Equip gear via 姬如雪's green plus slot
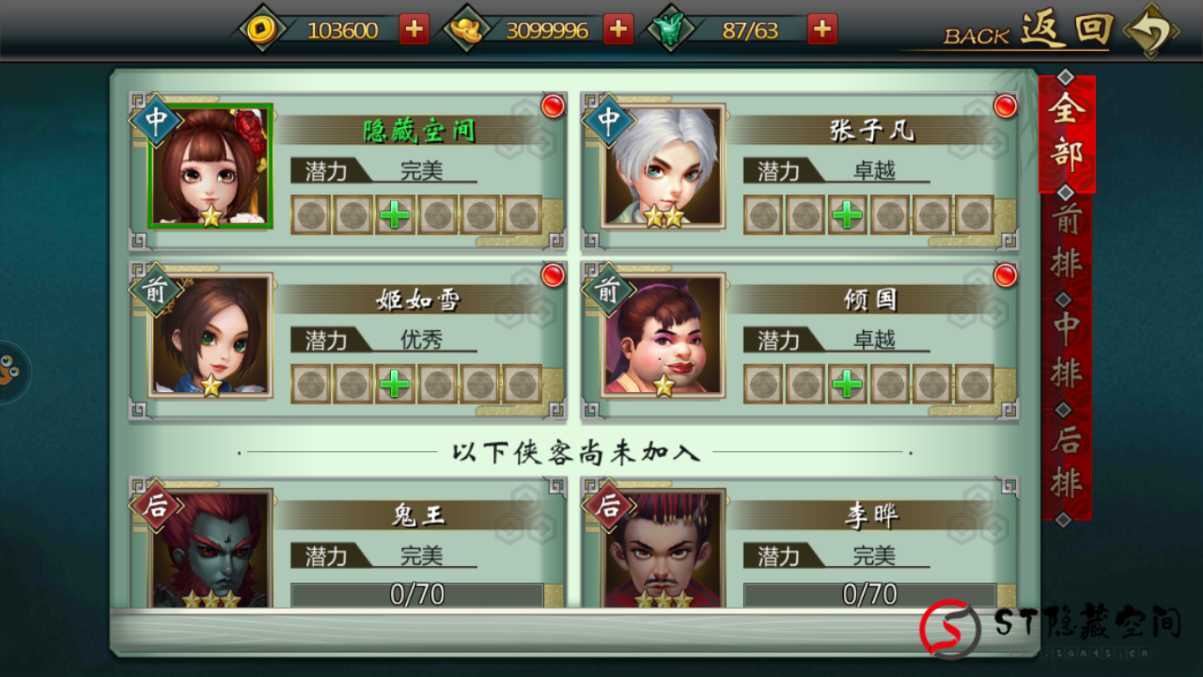This screenshot has width=1203, height=677. point(395,384)
